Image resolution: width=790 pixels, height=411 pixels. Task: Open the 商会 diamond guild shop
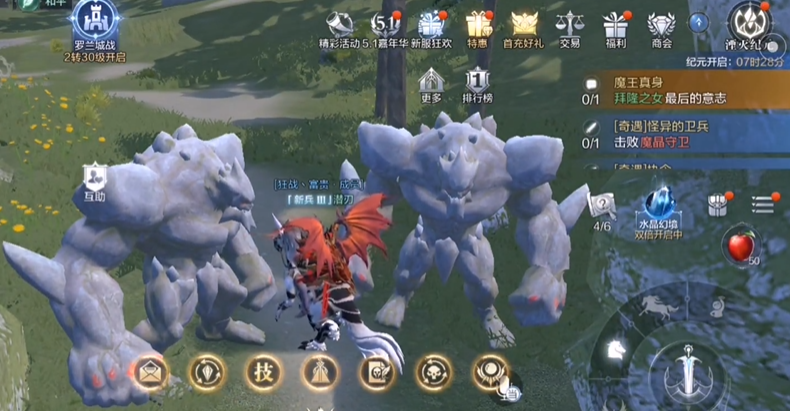click(x=661, y=27)
